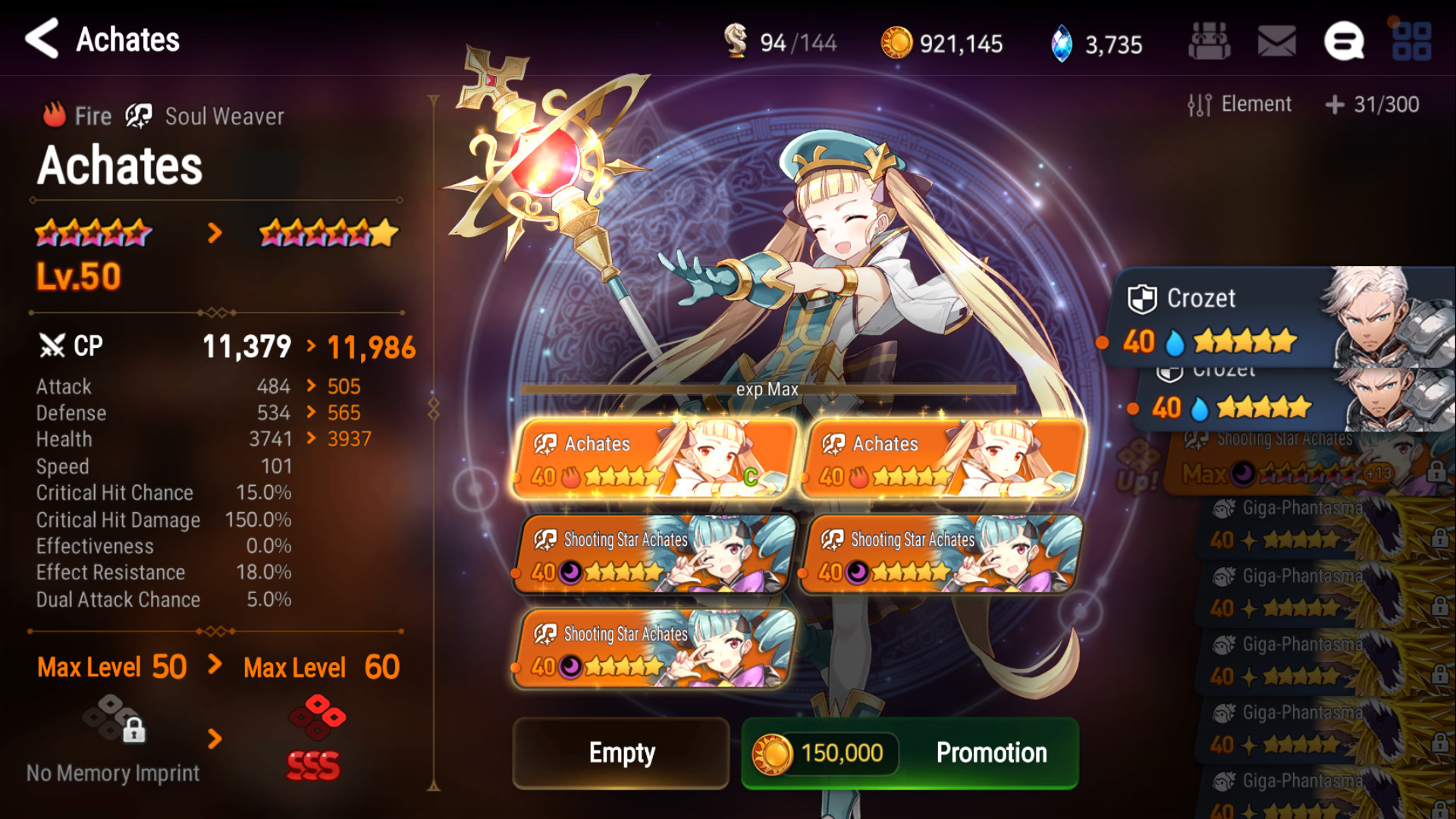This screenshot has width=1456, height=819.
Task: Open the four-square main menu grid
Action: coord(1410,41)
